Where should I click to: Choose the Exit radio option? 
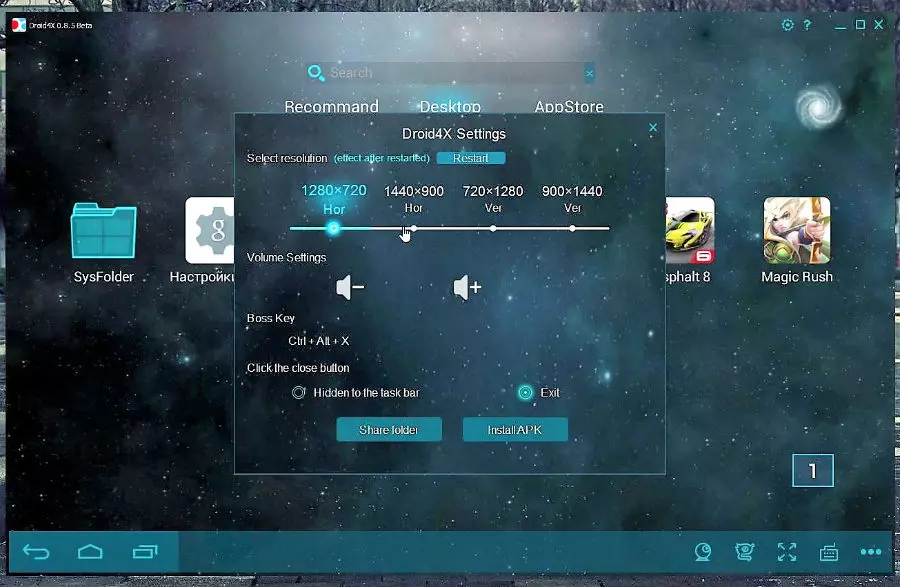click(525, 393)
